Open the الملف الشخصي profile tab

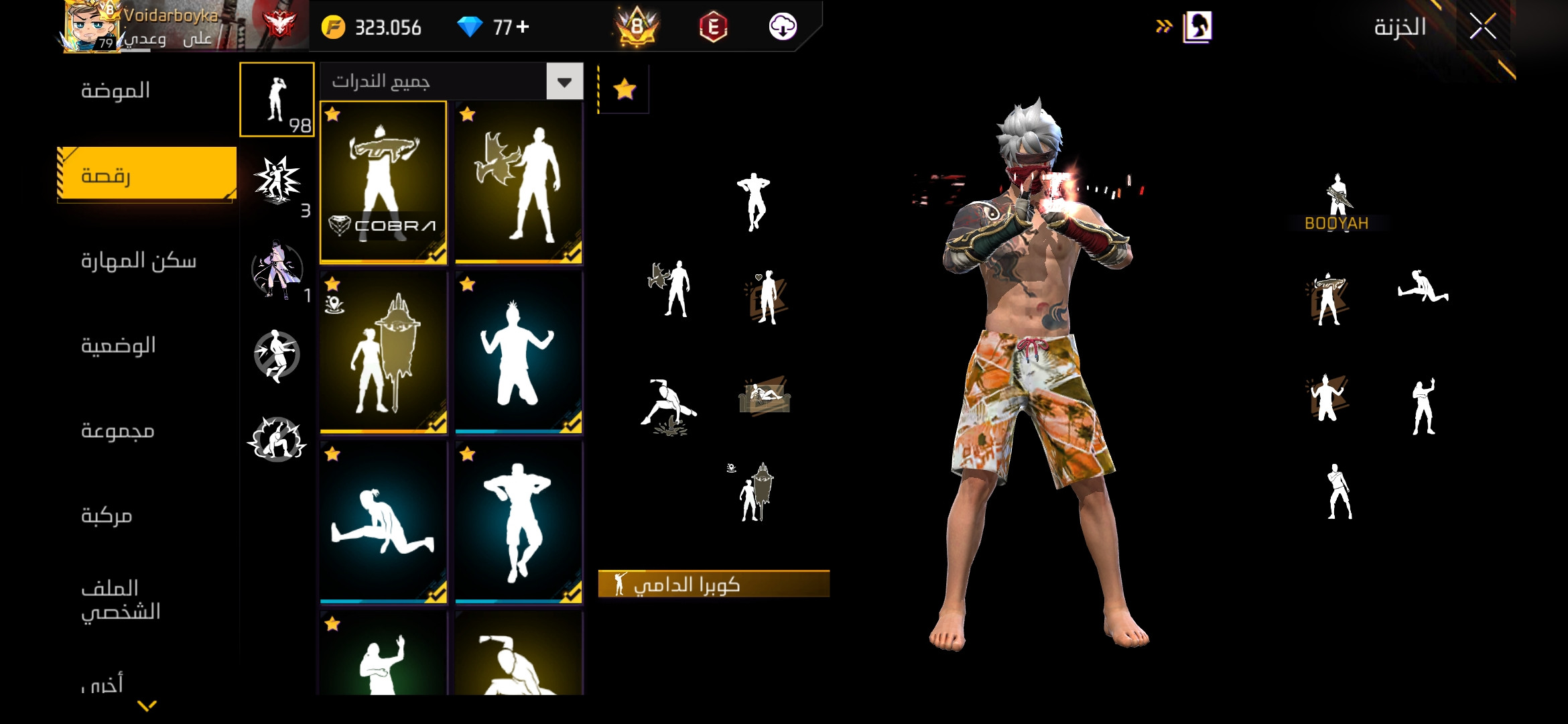[x=121, y=600]
